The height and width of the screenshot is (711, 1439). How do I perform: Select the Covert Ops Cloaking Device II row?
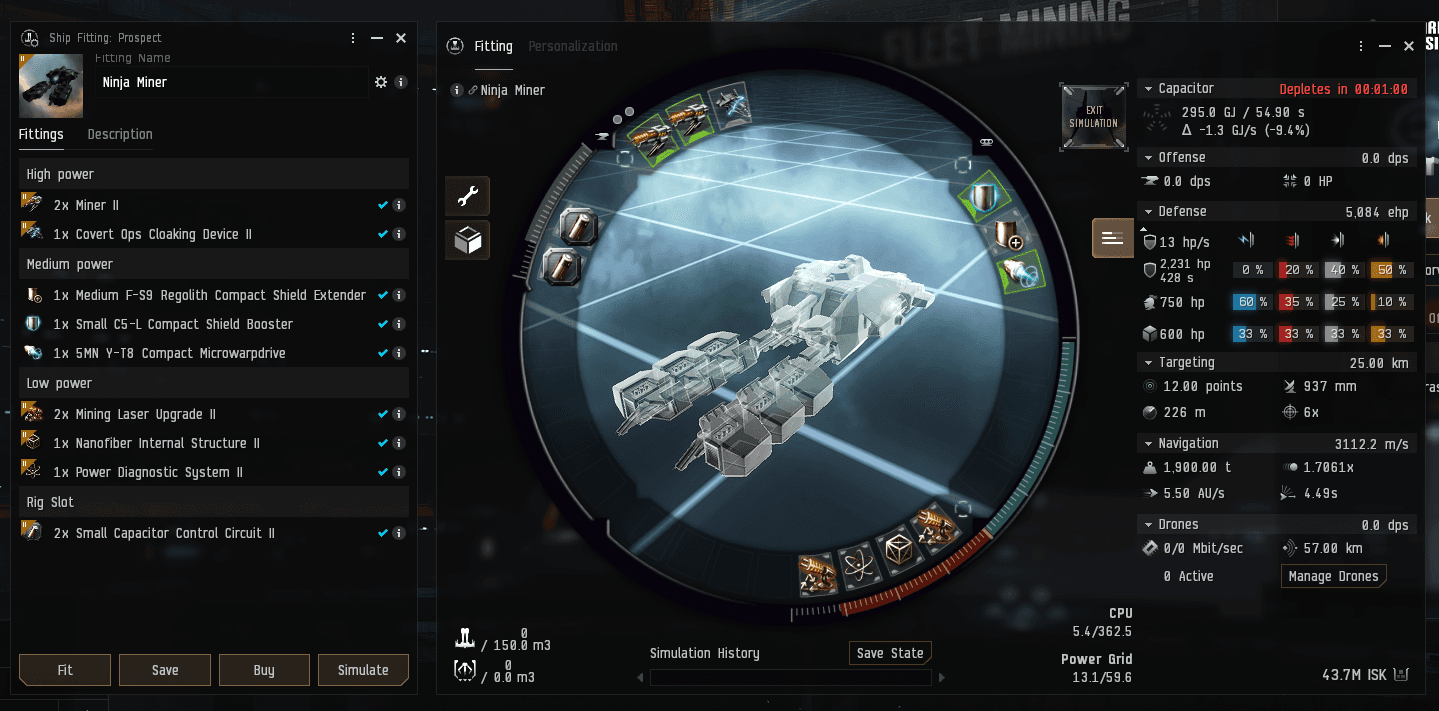coord(152,234)
